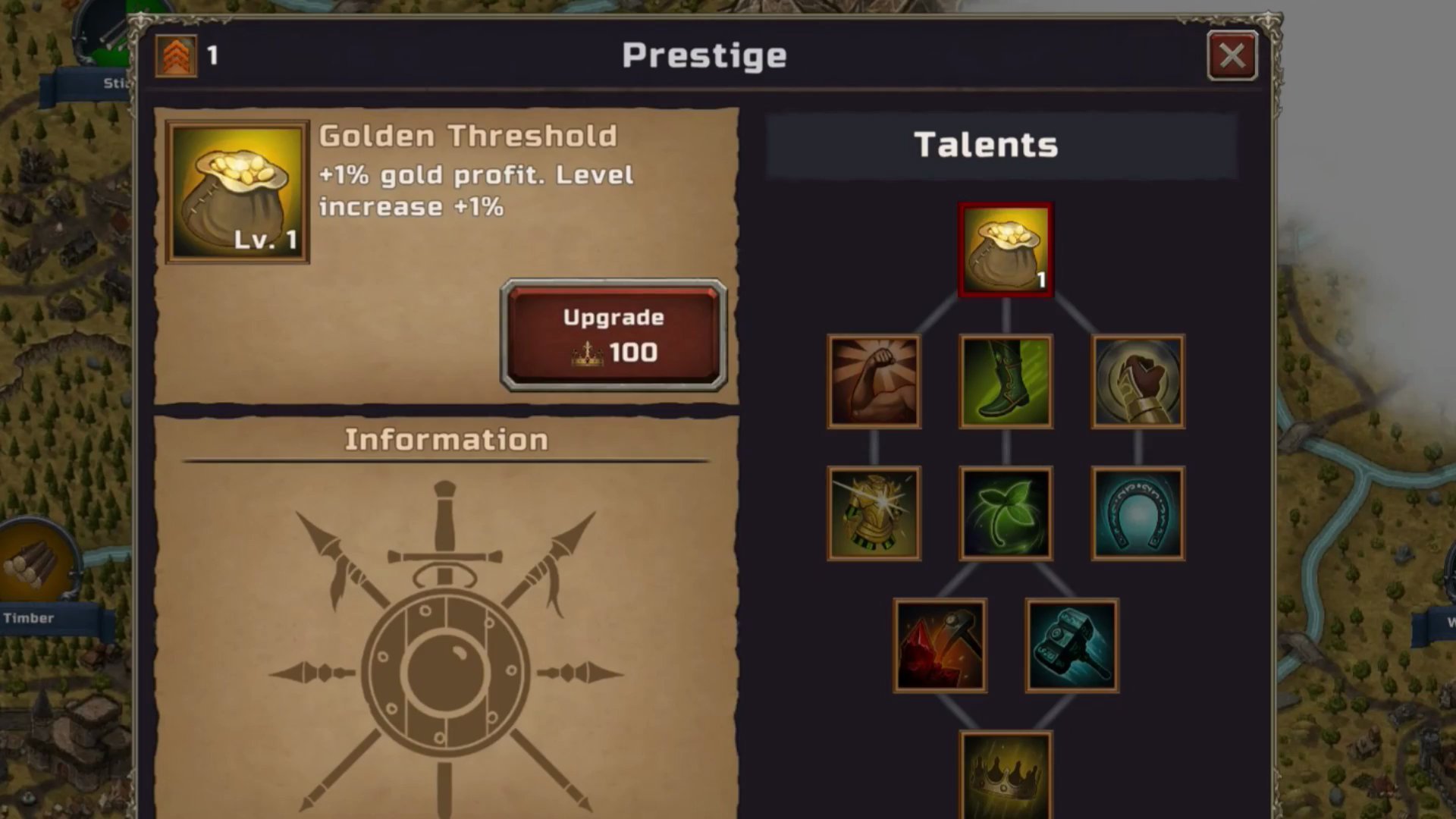Image resolution: width=1456 pixels, height=819 pixels.
Task: Select the green boots talent
Action: (1005, 381)
